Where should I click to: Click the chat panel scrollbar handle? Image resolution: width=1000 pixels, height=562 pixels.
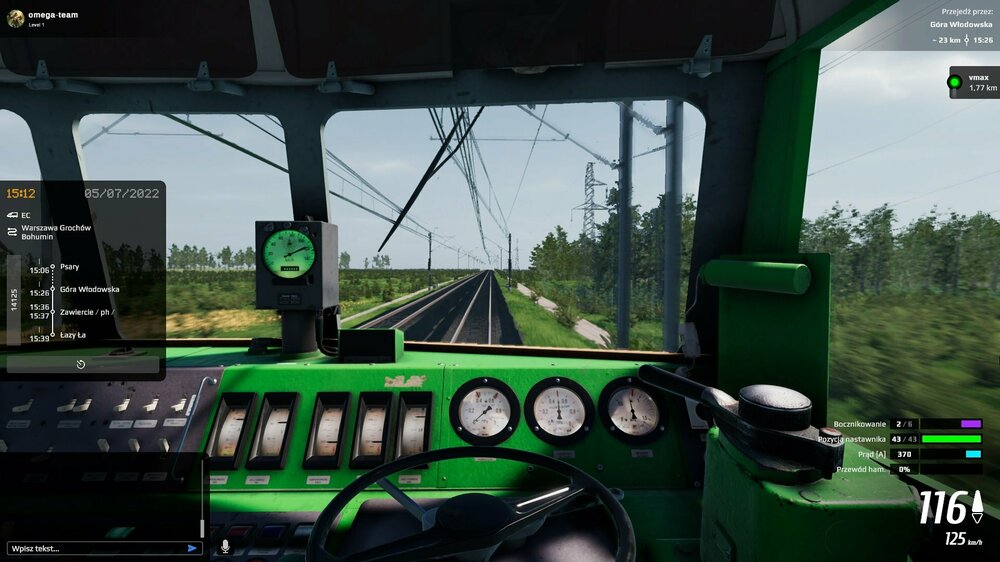tap(202, 527)
